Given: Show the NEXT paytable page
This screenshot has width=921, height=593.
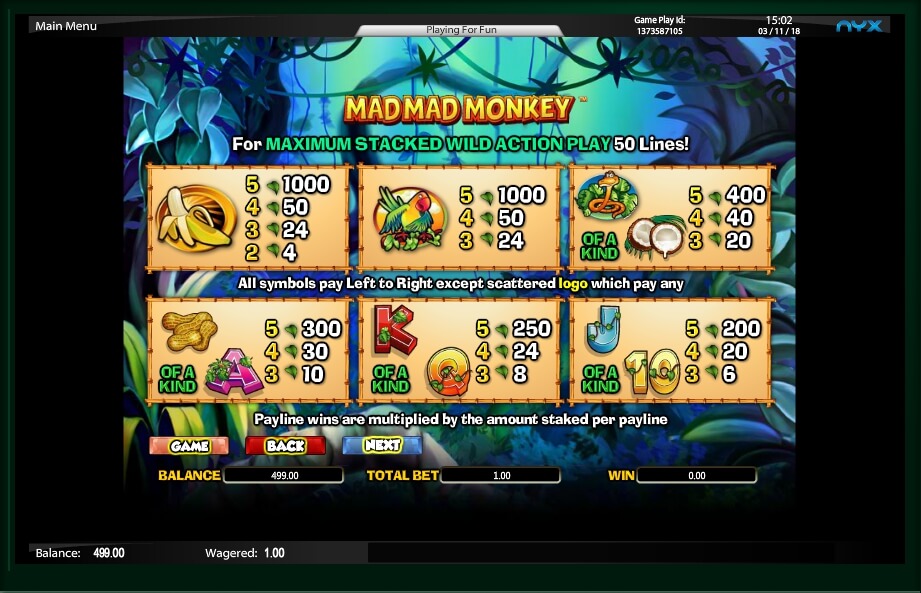Looking at the screenshot, I should (382, 445).
